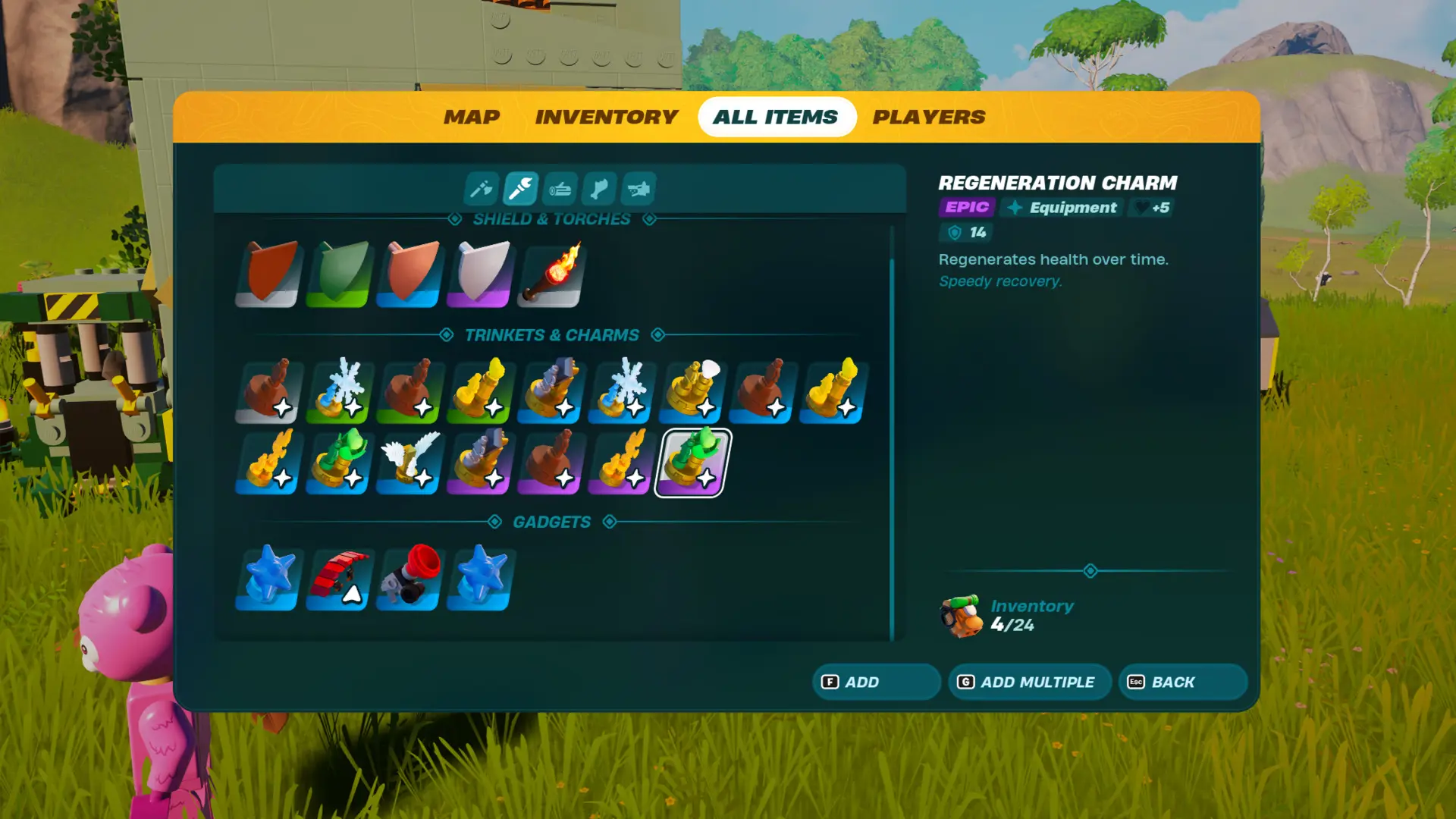
Task: Click the EPIC rarity badge
Action: [x=965, y=207]
